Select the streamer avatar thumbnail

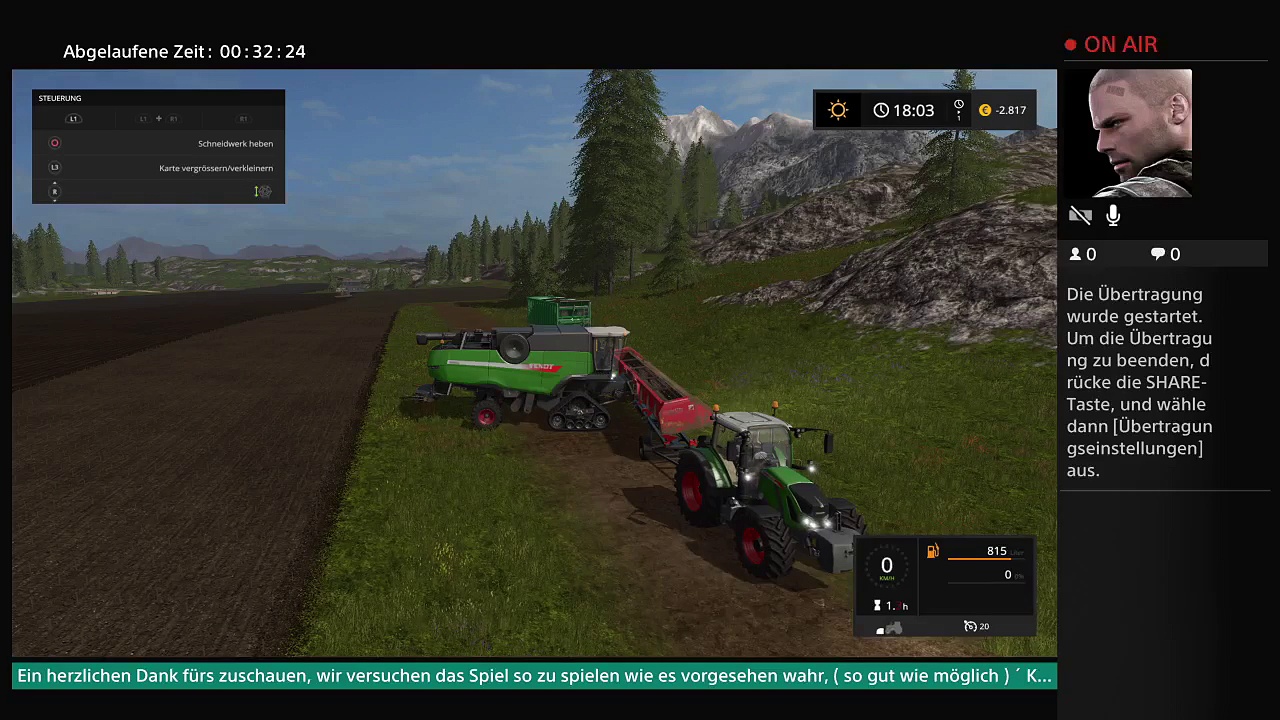(1139, 133)
